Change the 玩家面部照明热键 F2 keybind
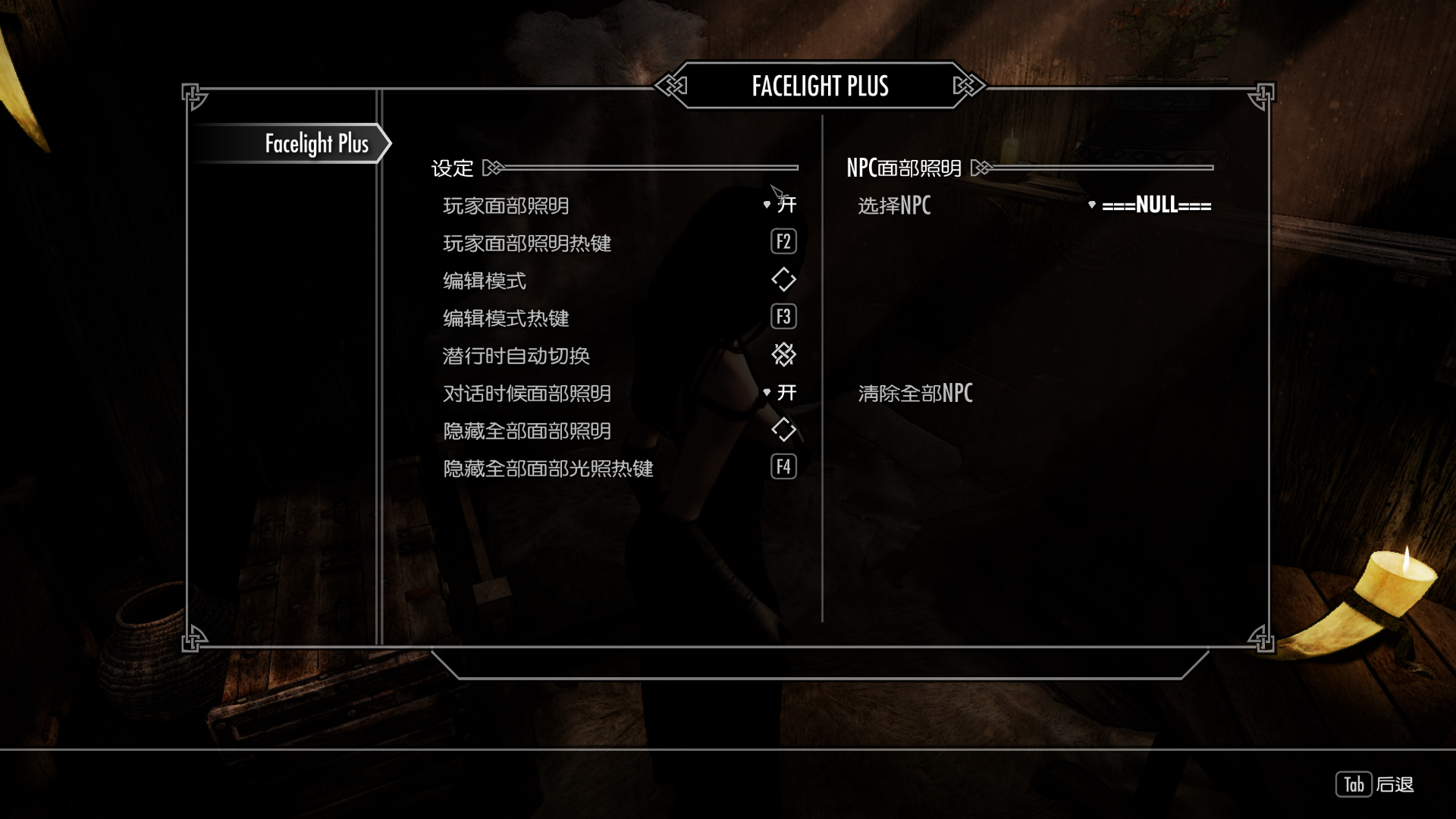The width and height of the screenshot is (1456, 819). click(783, 242)
